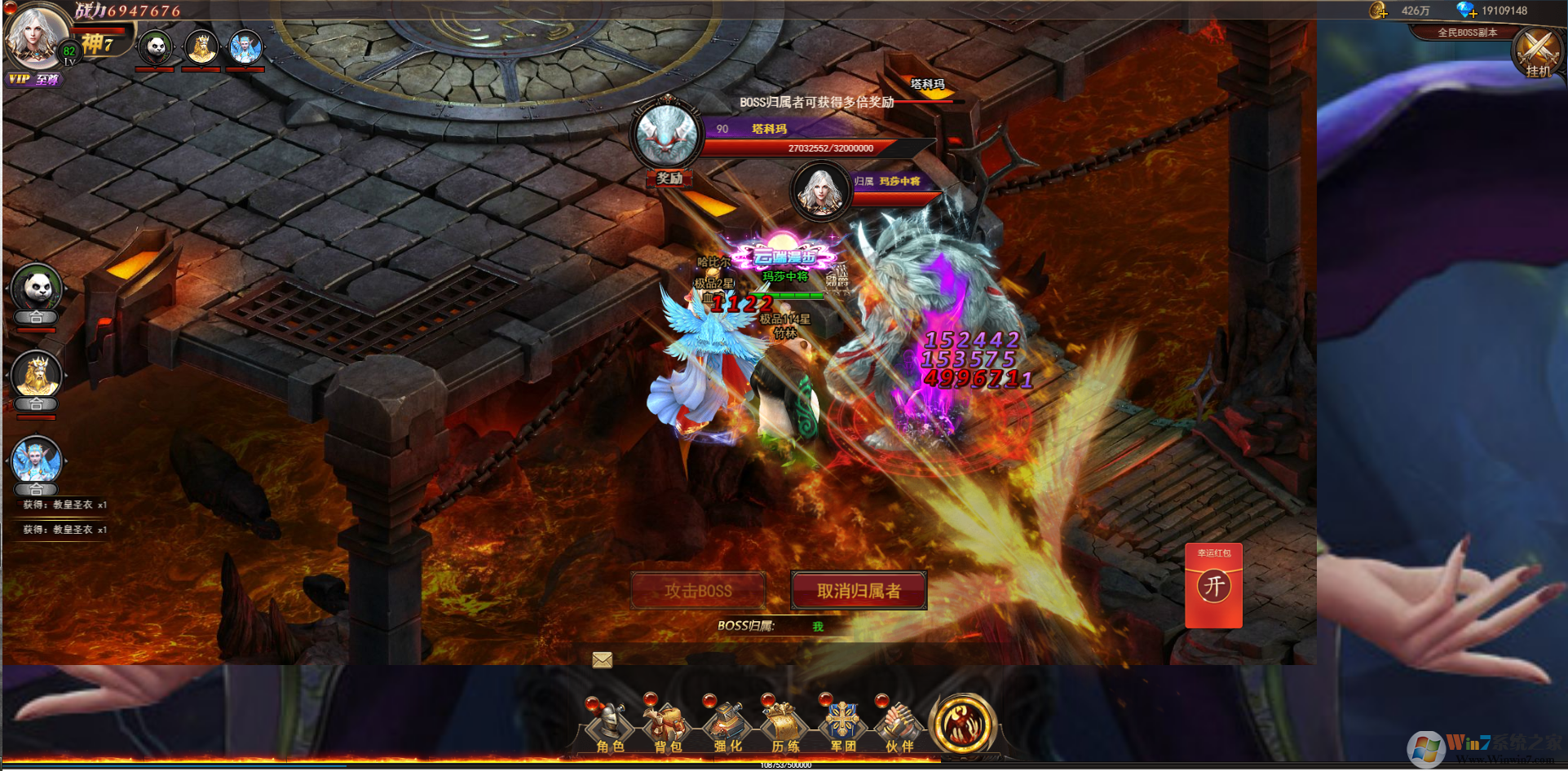
Task: Toggle 挂机 auto-battle crossed swords
Action: tap(1538, 53)
